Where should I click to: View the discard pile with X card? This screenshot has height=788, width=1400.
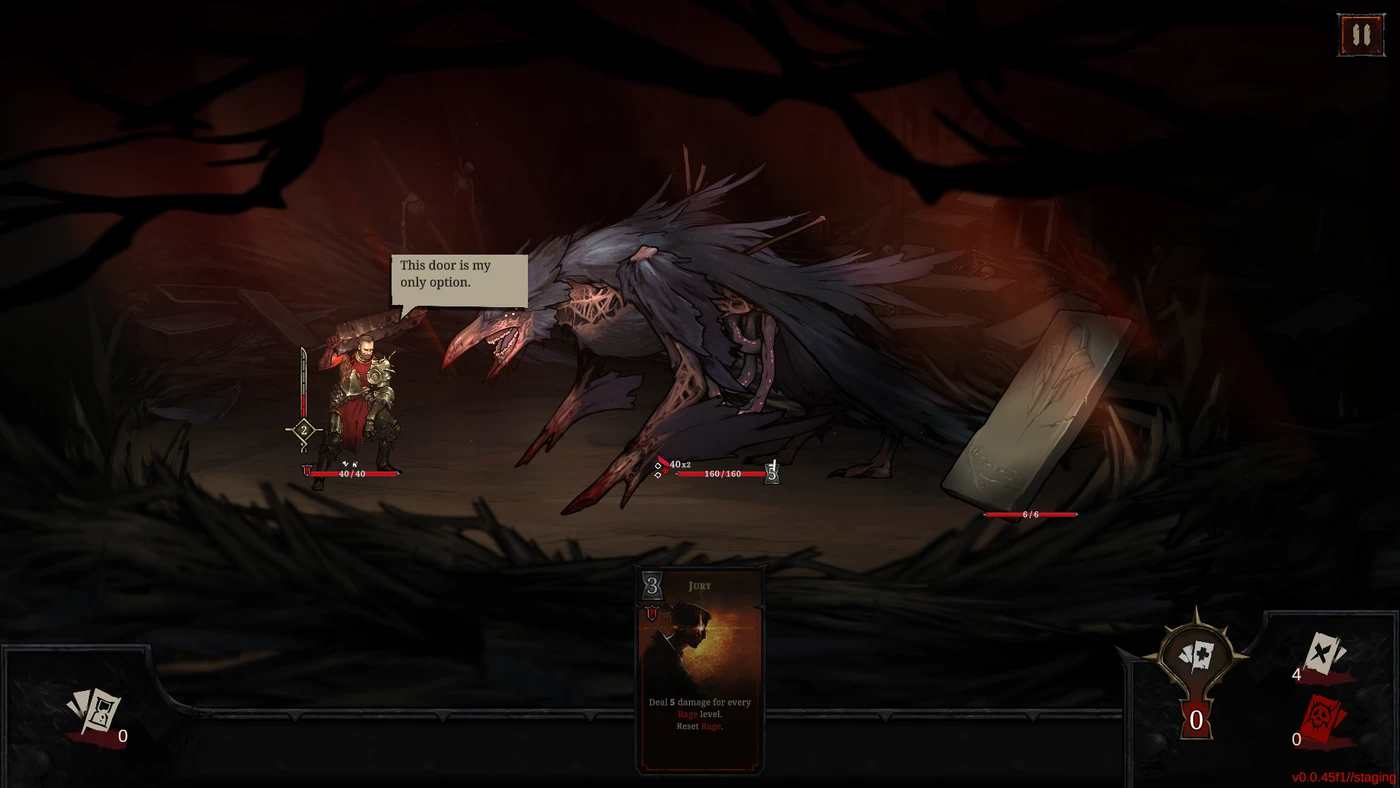click(1325, 656)
